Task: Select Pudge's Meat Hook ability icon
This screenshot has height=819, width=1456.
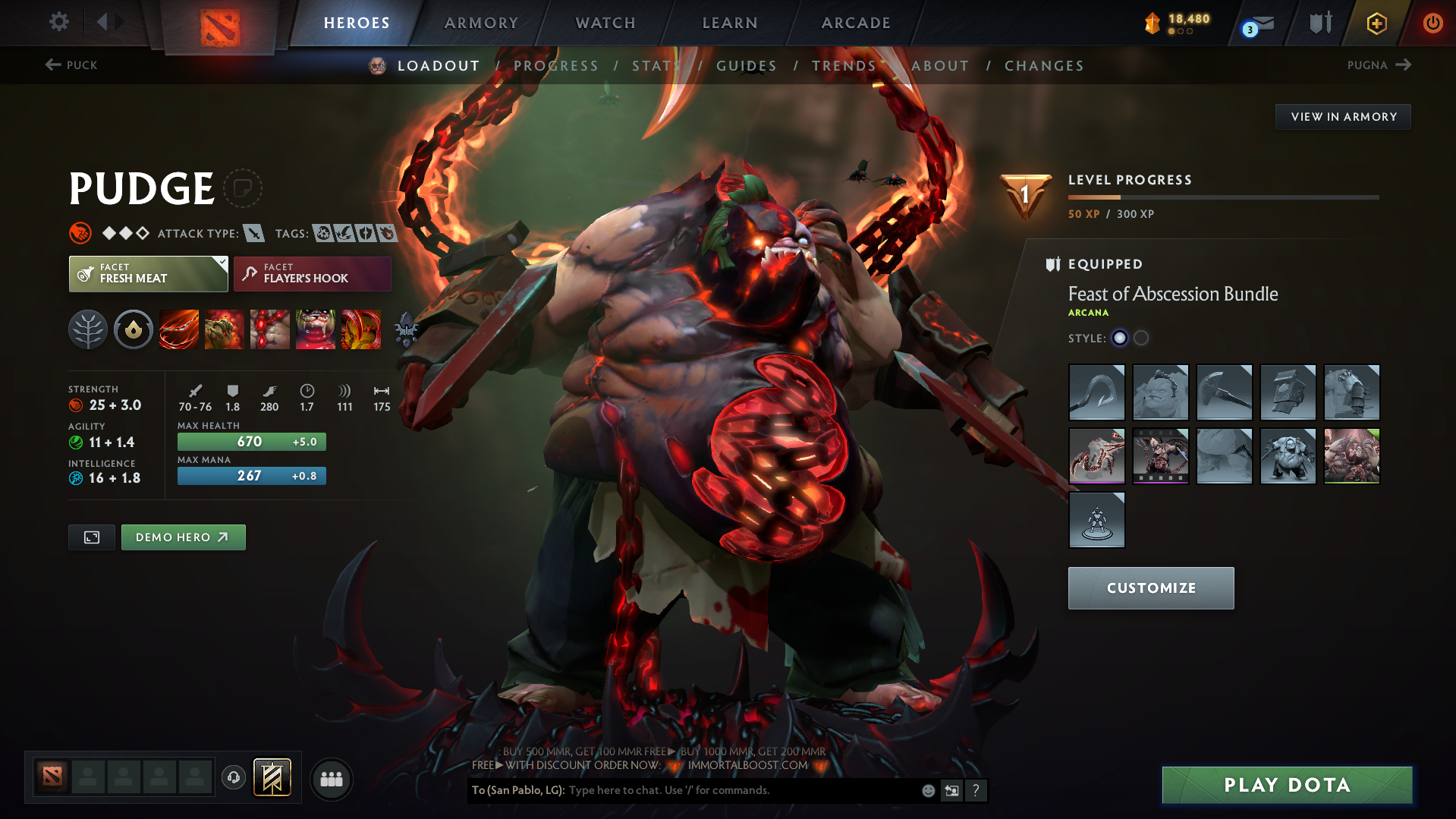Action: pyautogui.click(x=178, y=329)
